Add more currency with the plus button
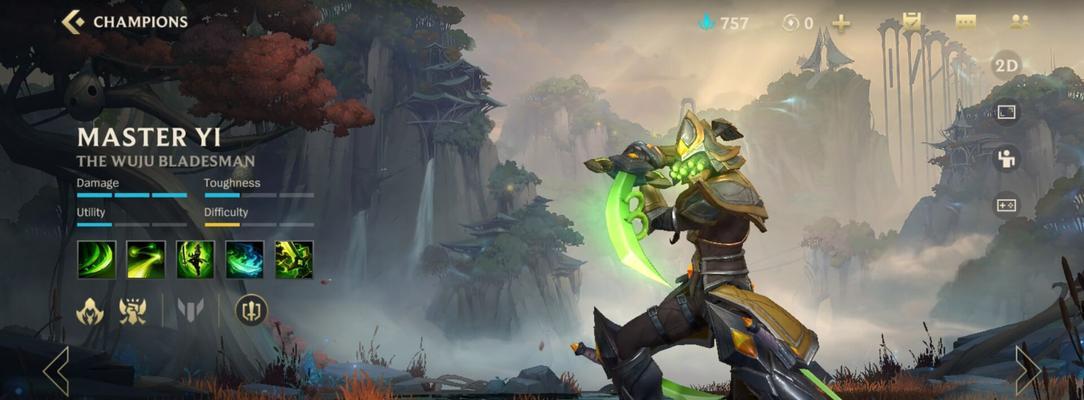The image size is (1084, 400). 841,23
